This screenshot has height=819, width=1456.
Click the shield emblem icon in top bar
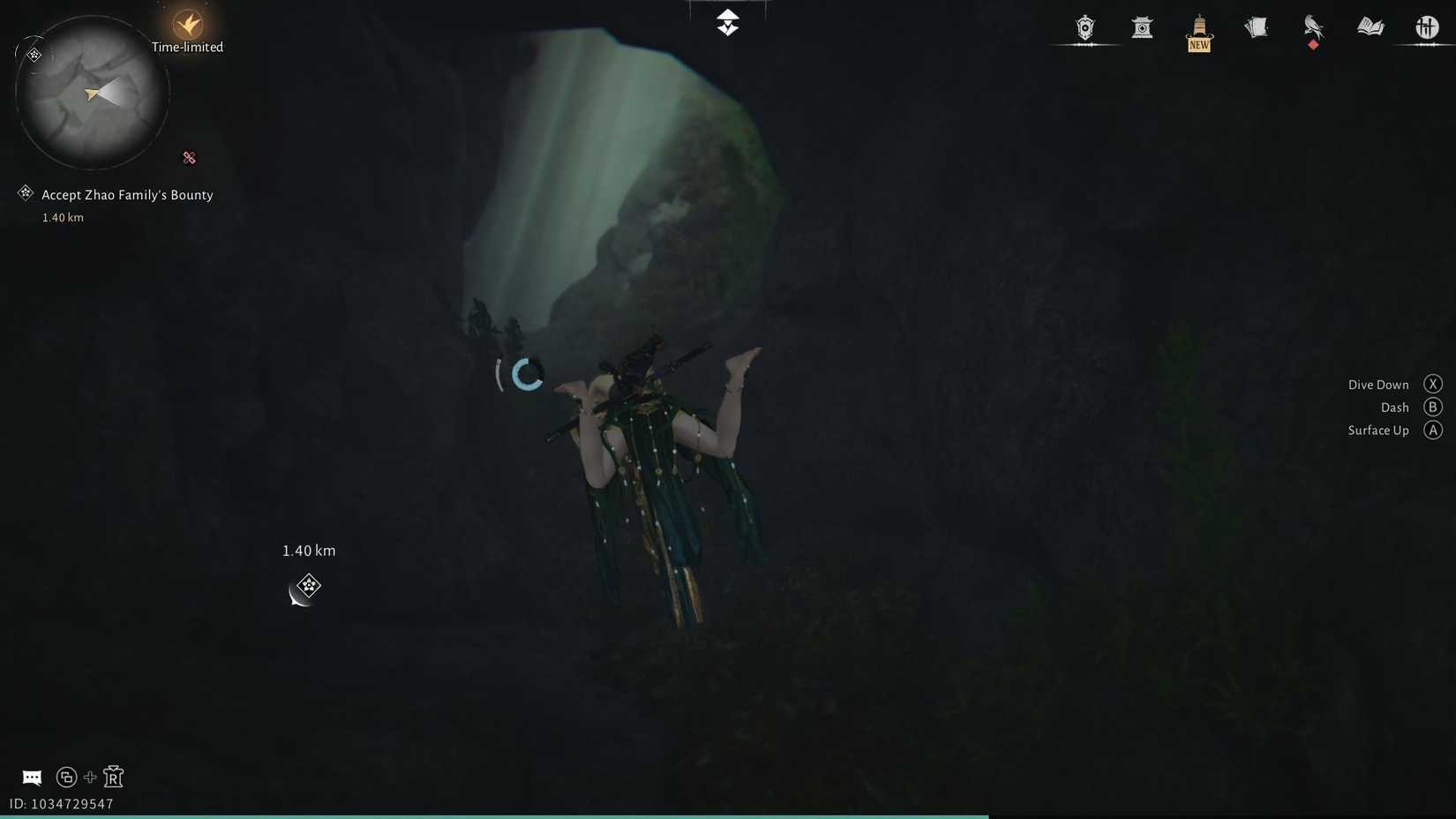click(x=1084, y=28)
